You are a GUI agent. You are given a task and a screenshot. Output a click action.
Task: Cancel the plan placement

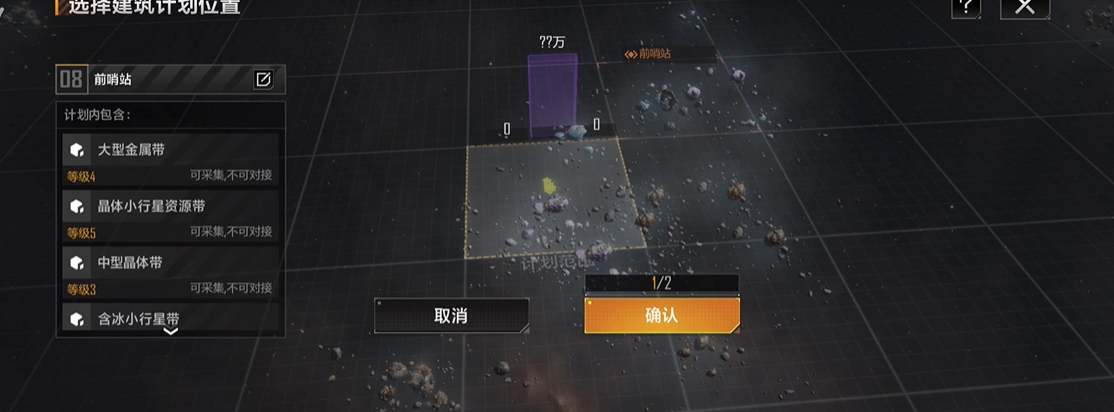point(451,316)
